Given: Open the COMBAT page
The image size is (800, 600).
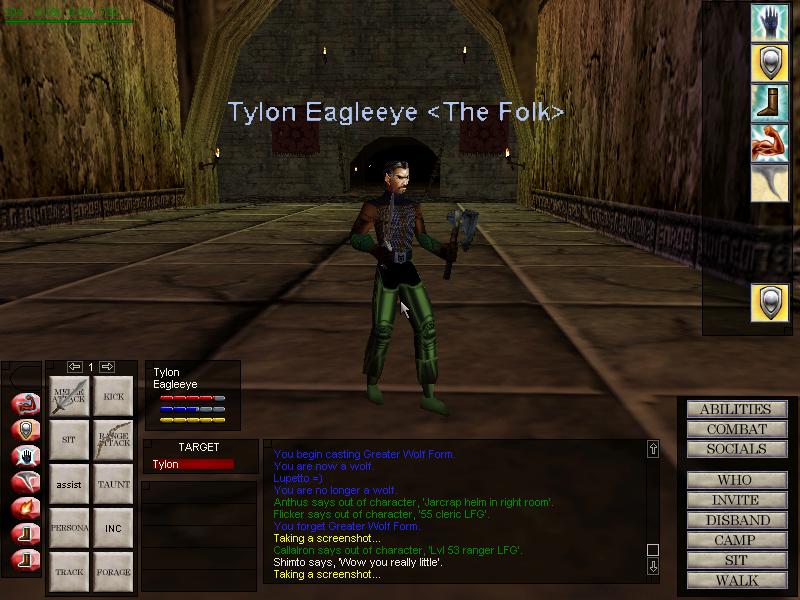Looking at the screenshot, I should tap(735, 429).
